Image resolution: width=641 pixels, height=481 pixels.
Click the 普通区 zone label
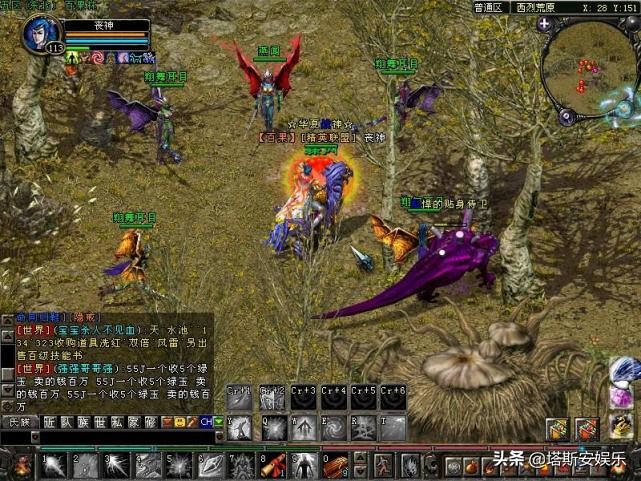(488, 7)
